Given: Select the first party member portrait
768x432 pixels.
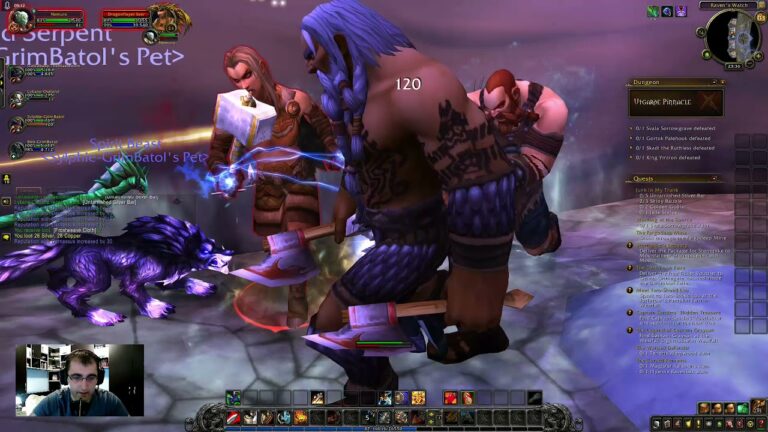Looking at the screenshot, I should click(x=17, y=72).
